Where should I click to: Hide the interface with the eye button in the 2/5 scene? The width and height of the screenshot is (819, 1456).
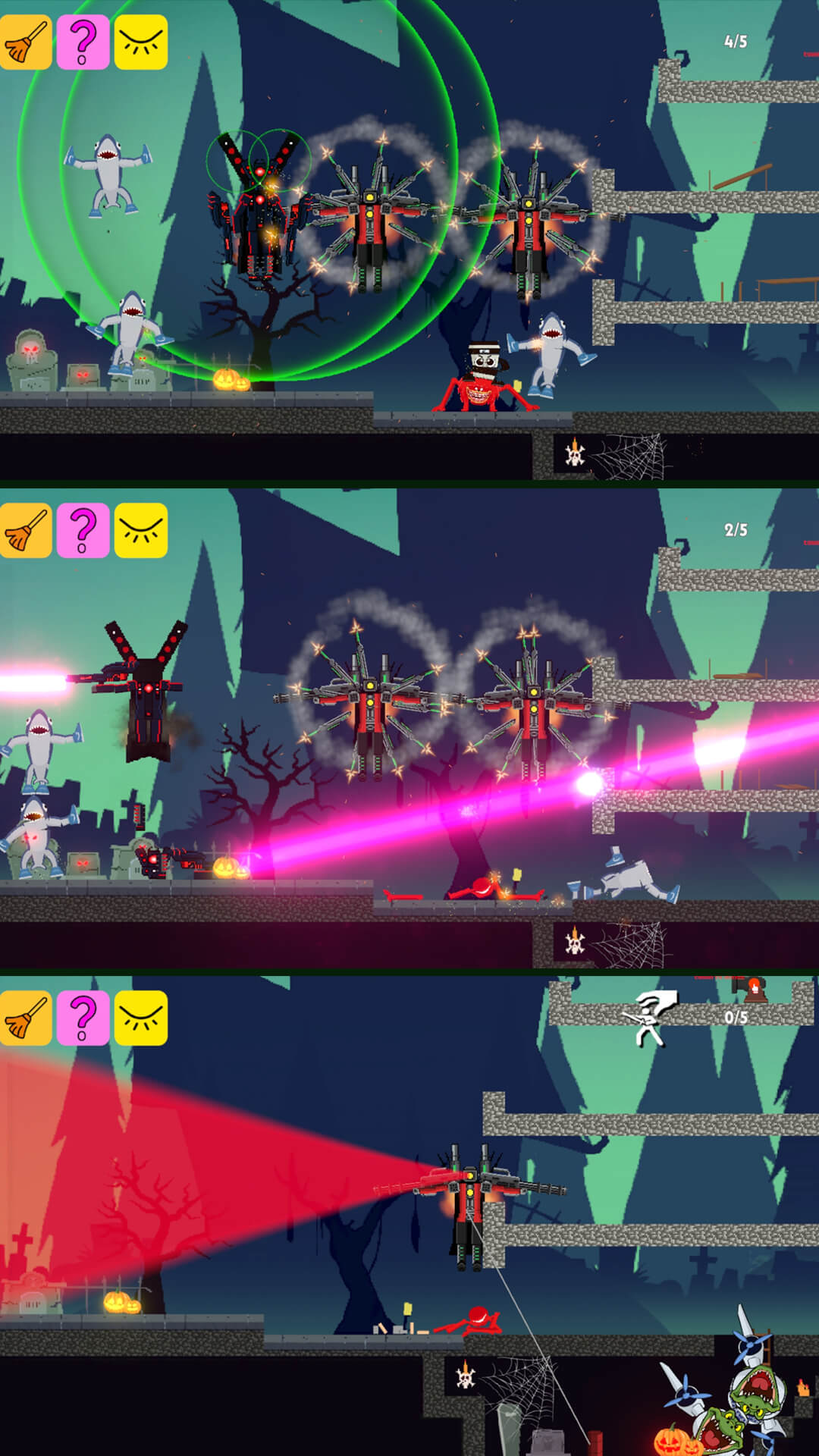click(140, 530)
